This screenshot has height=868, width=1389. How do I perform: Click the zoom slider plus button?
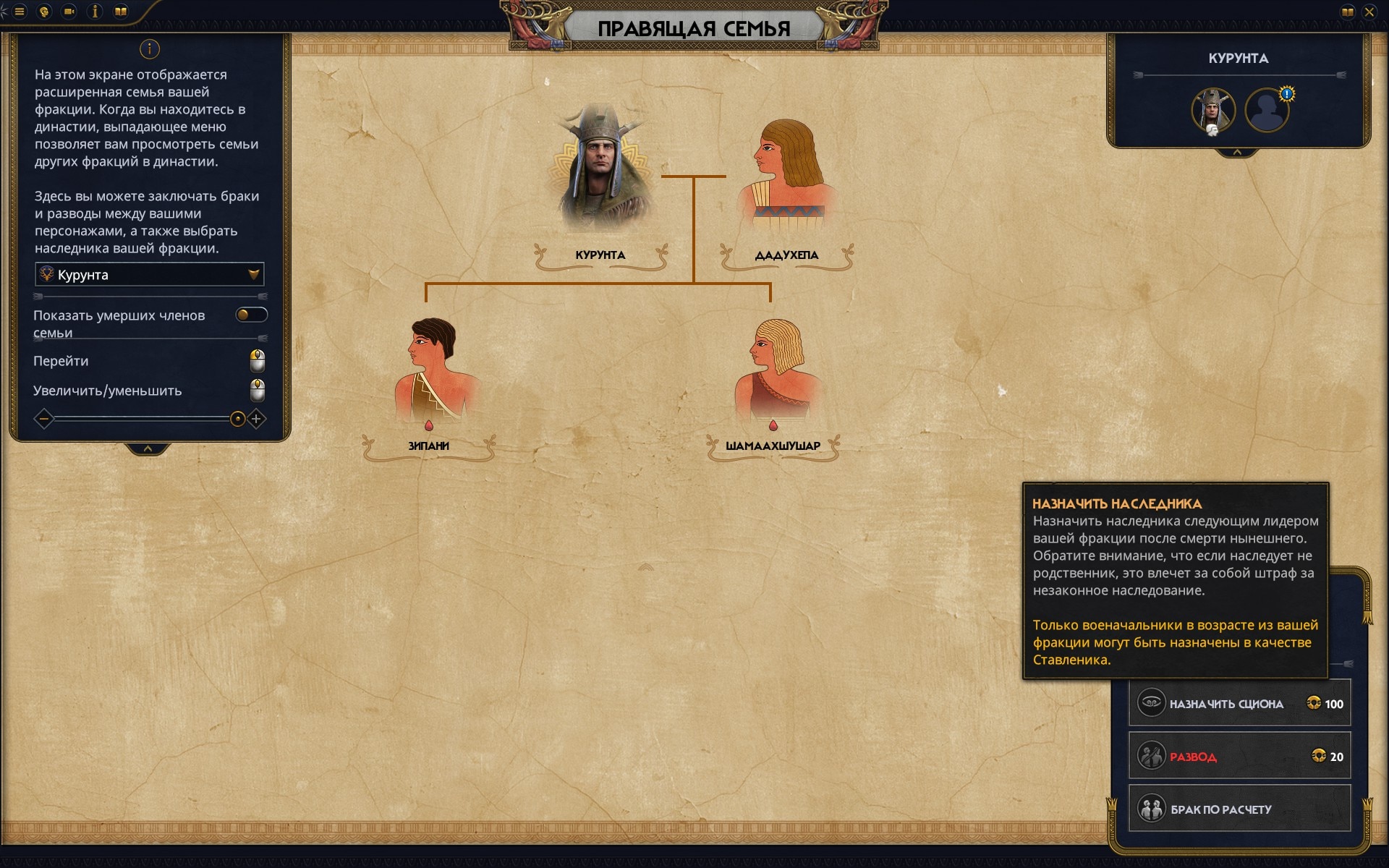coord(256,419)
